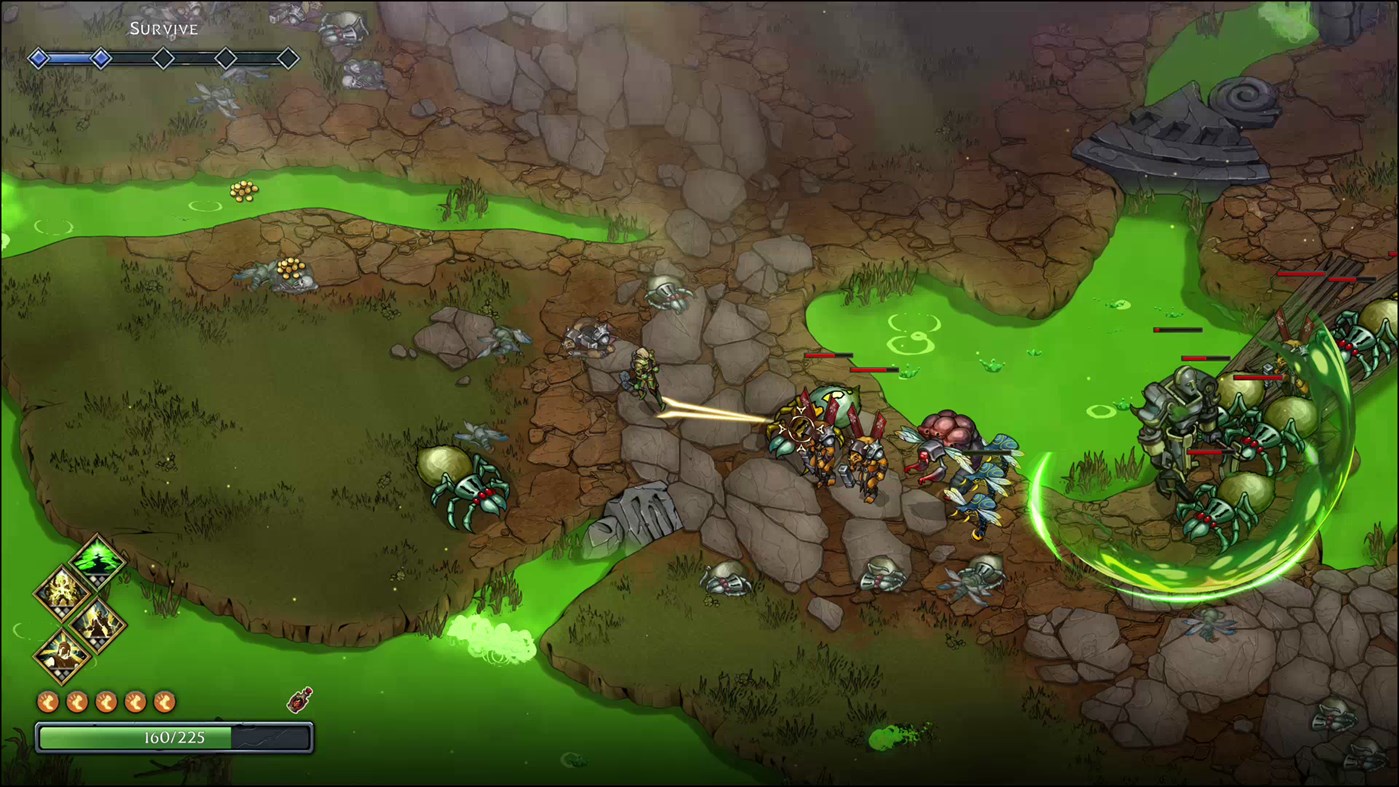Click the second blue diamond marker
The width and height of the screenshot is (1399, 787).
coord(101,58)
